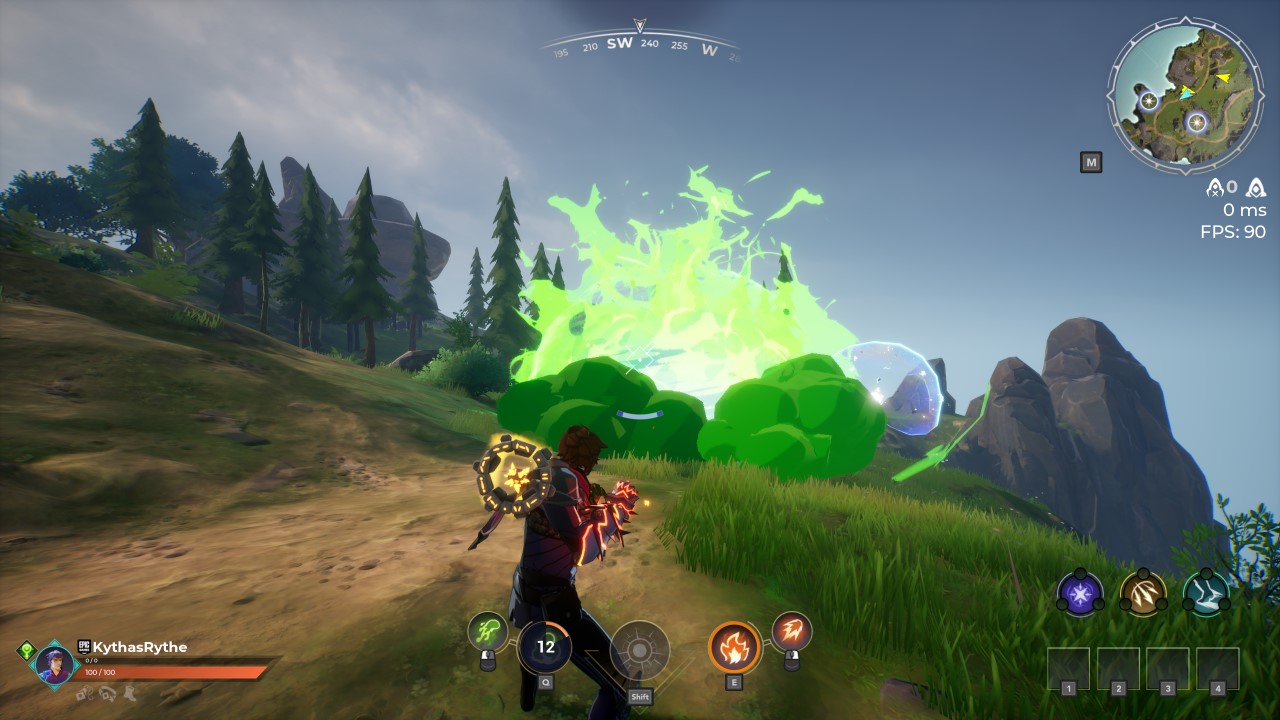Viewport: 1280px width, 720px height.
Task: Select the teal boots mobility talent icon
Action: (1207, 593)
